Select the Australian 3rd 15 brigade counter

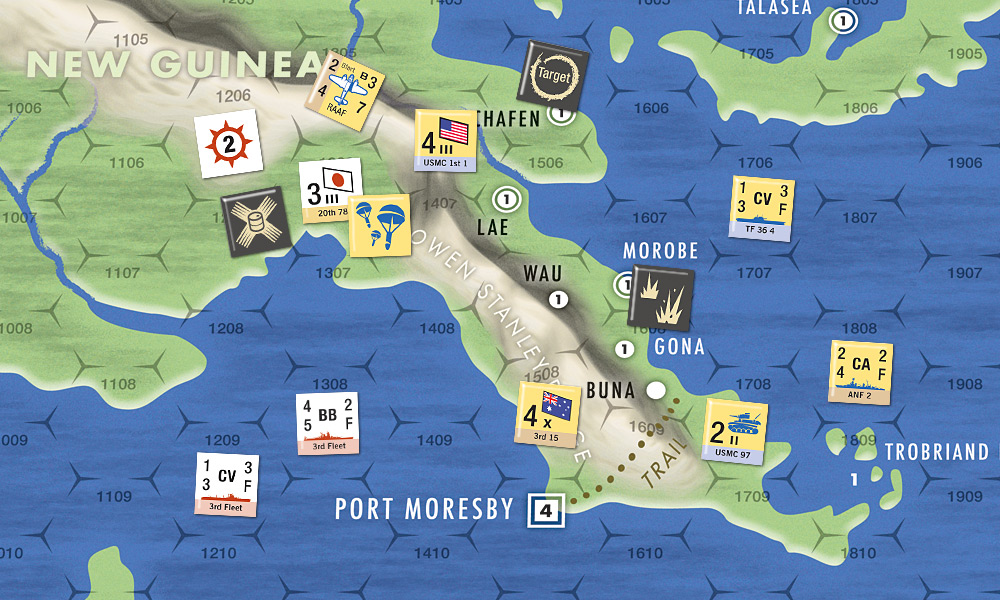(x=549, y=413)
